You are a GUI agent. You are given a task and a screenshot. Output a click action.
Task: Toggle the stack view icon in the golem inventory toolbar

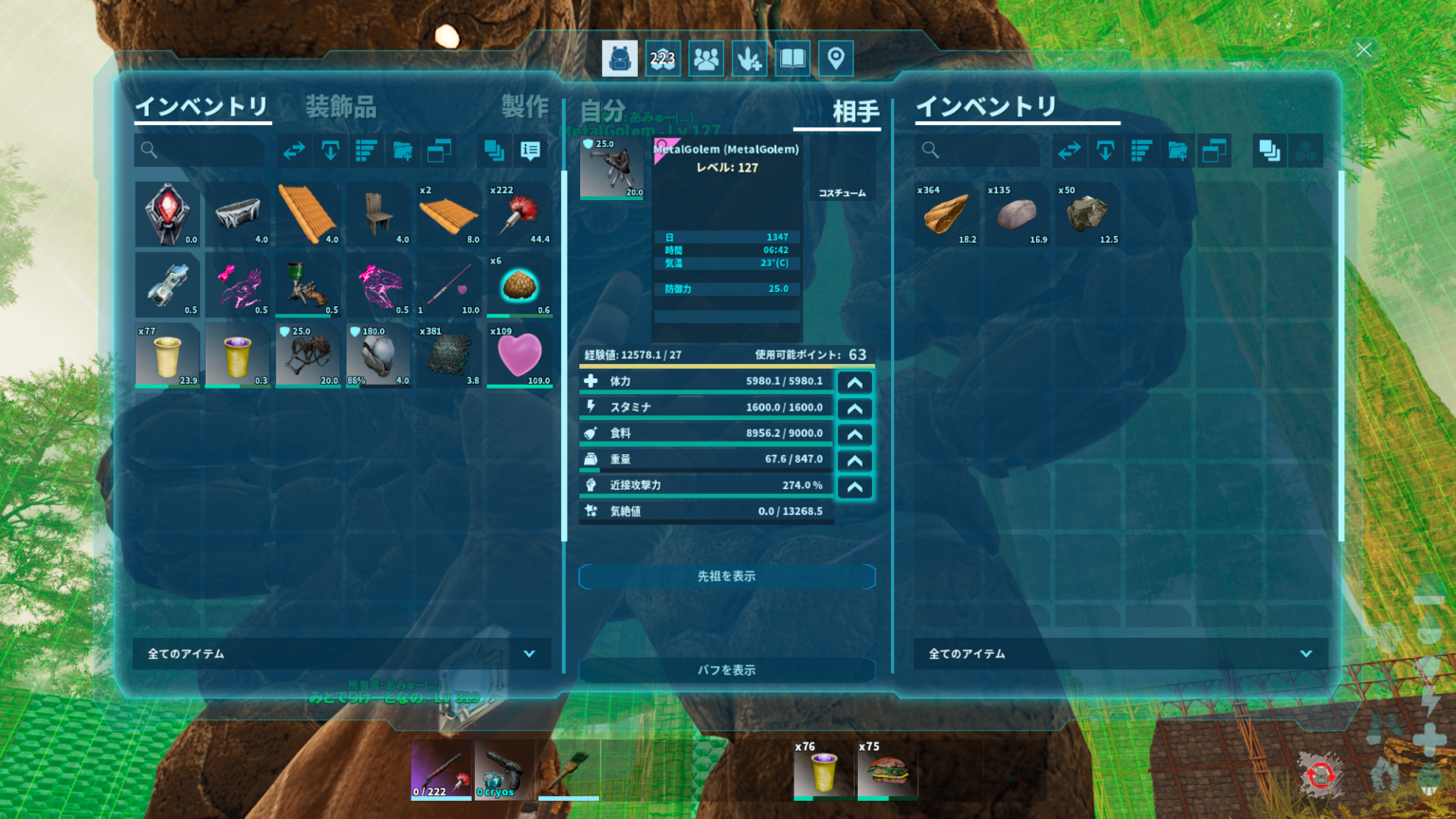click(1269, 150)
